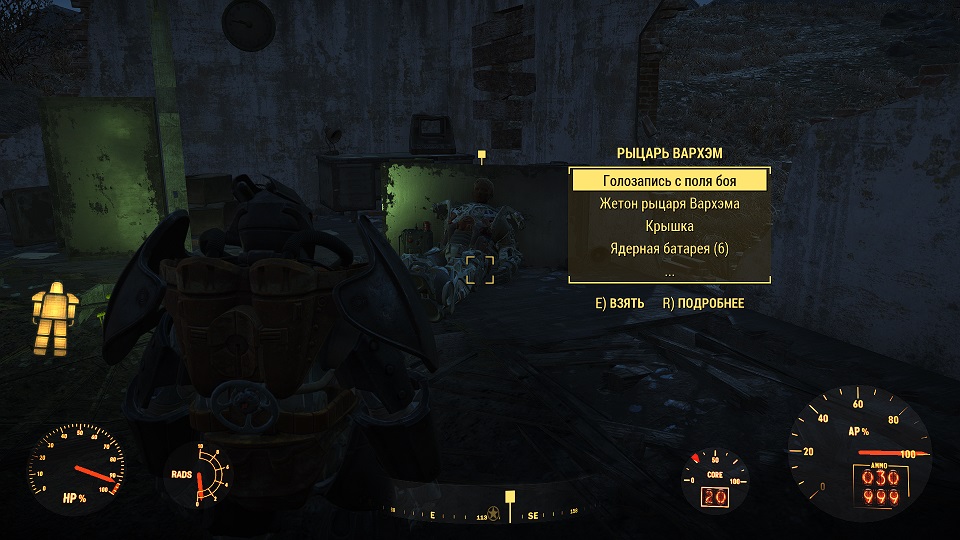Take the Крышка item

pos(669,226)
